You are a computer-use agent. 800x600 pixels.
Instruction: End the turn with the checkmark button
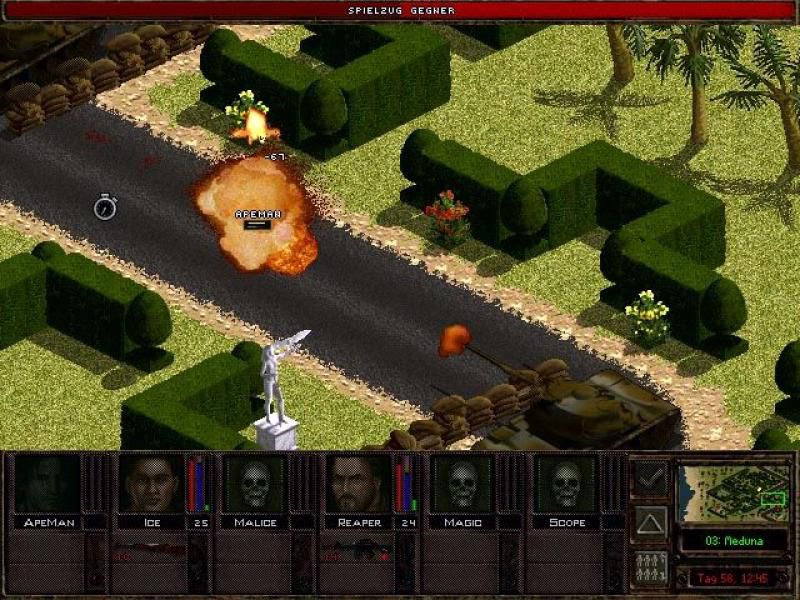tap(651, 478)
